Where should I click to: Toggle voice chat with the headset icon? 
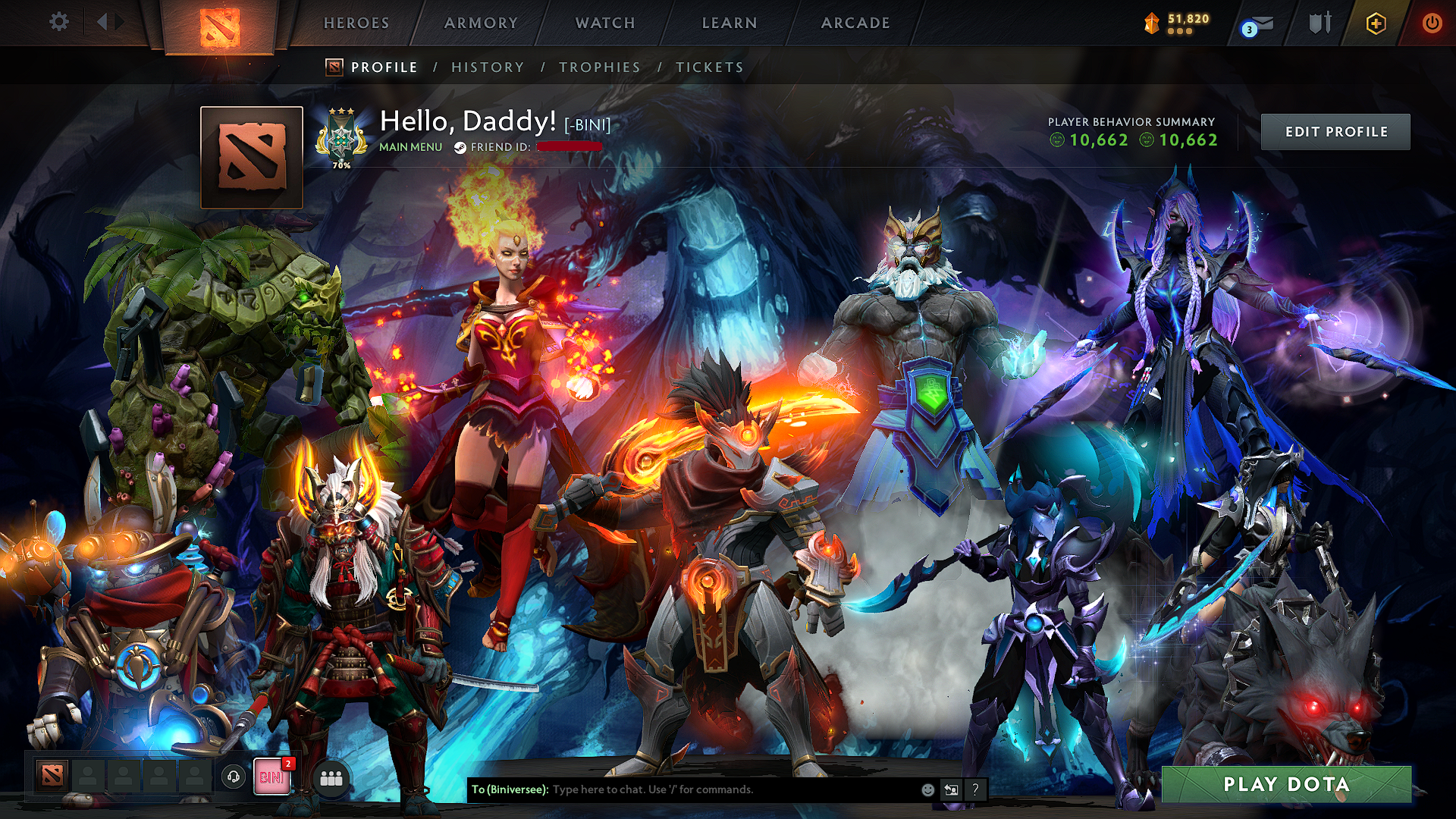click(x=235, y=777)
